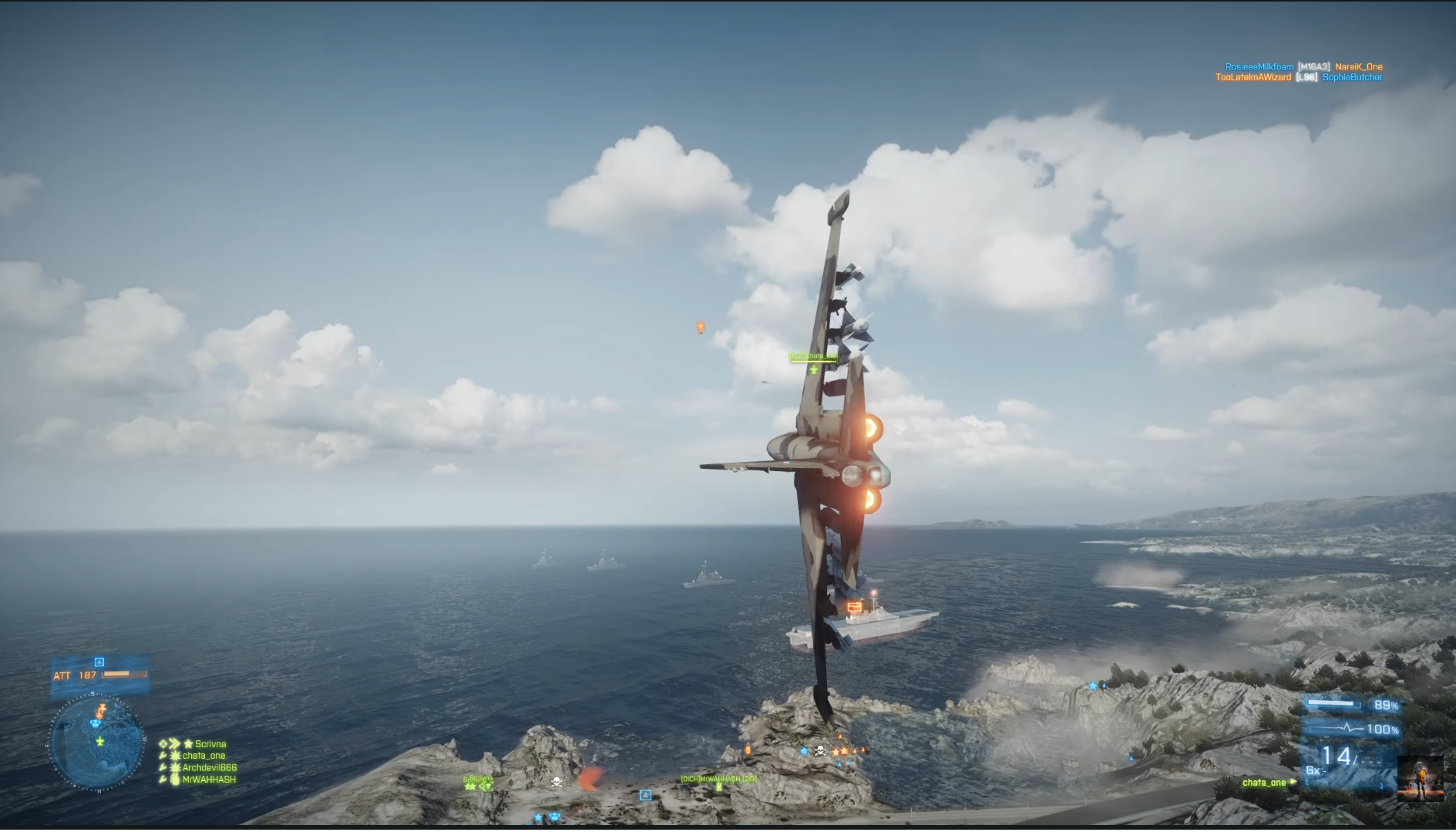
Task: Select the RosieeeMilkfoam kill feed entry
Action: point(1259,67)
